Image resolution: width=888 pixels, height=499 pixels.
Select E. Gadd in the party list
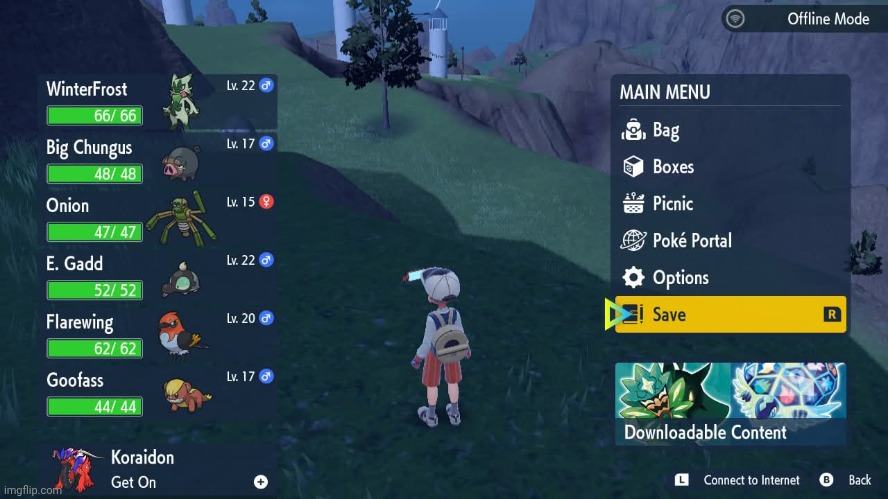(x=158, y=276)
